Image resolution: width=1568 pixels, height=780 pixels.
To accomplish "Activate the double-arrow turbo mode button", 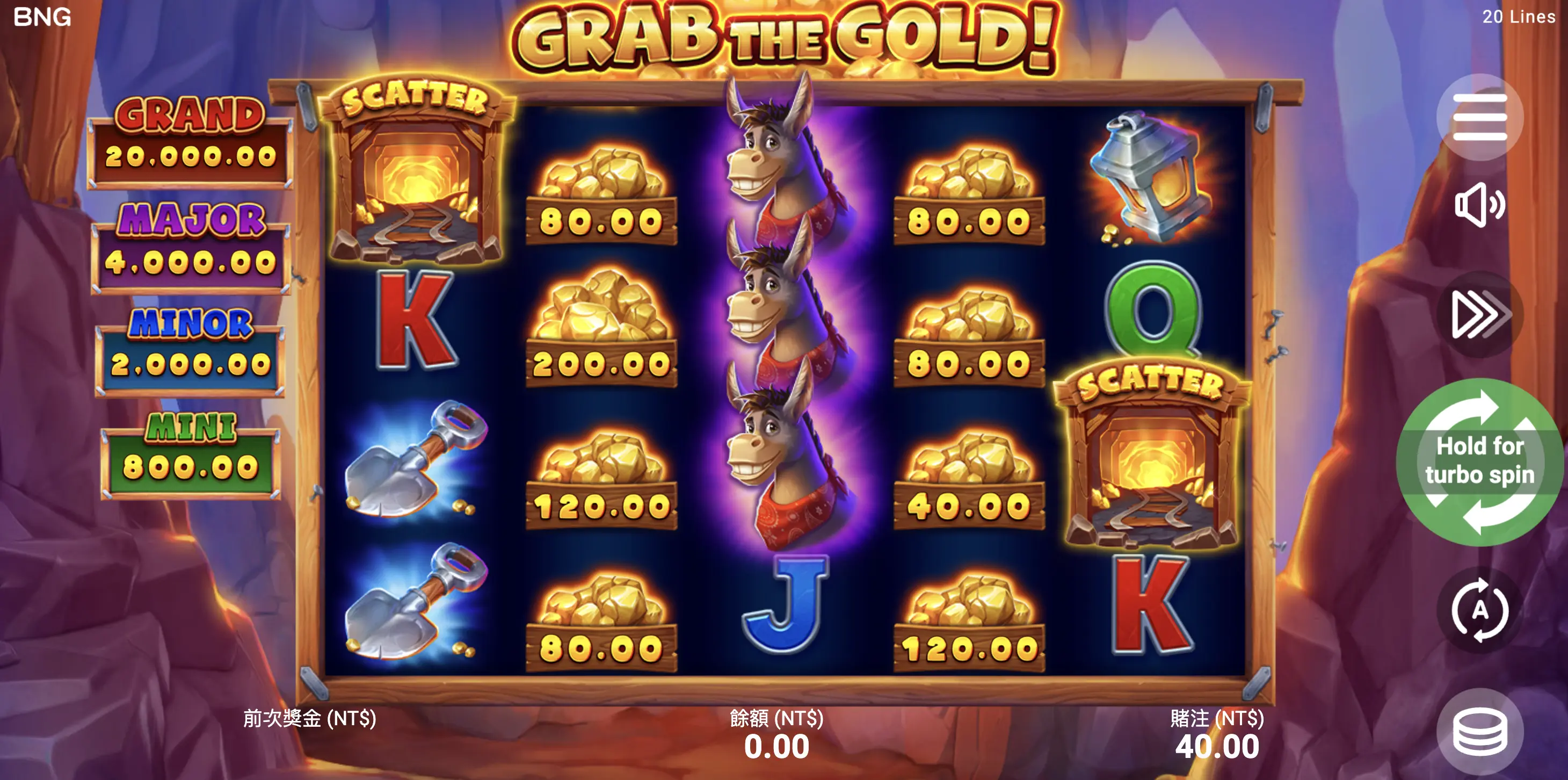I will pos(1480,314).
